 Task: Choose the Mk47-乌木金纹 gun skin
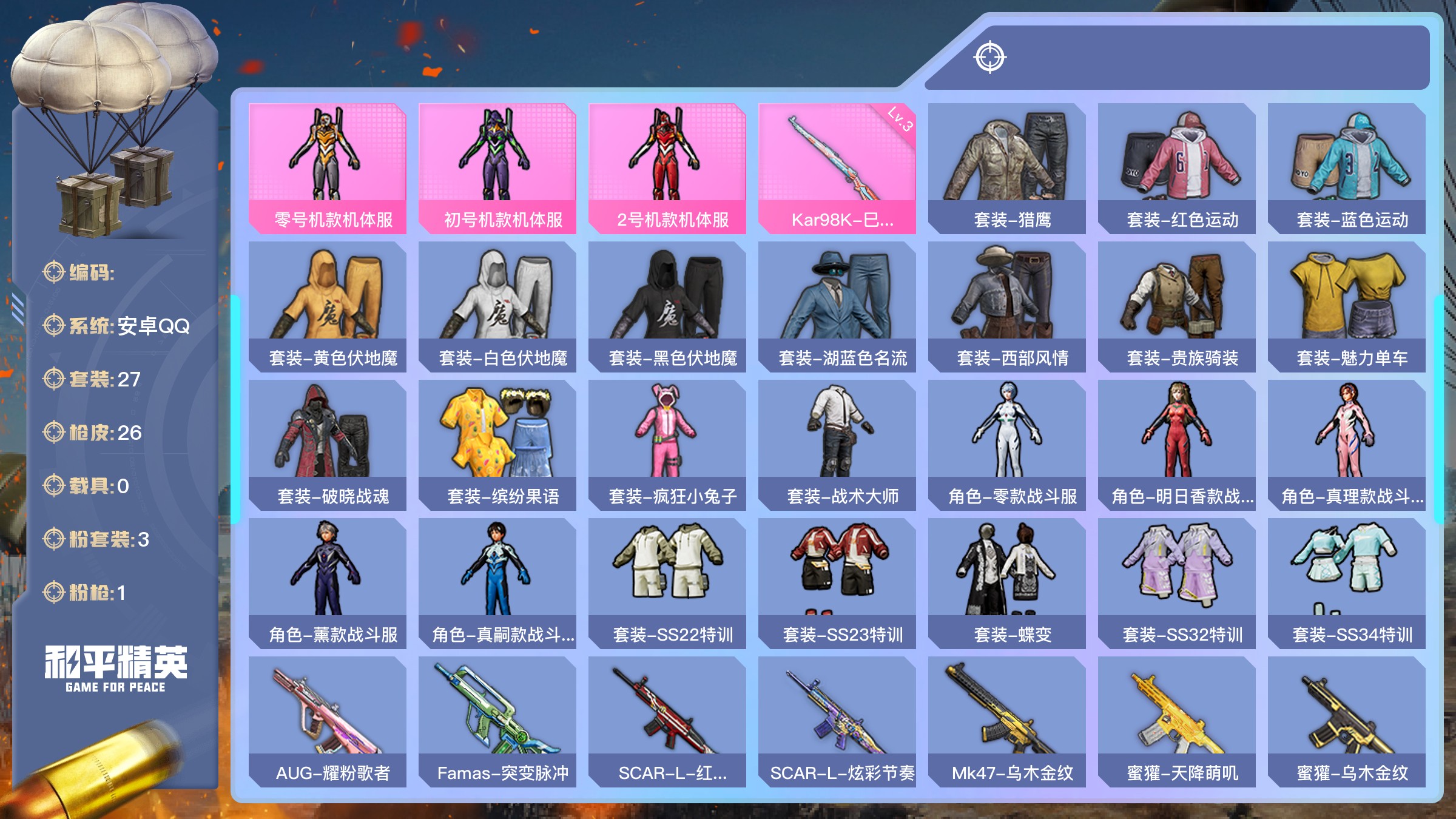coord(1007,721)
